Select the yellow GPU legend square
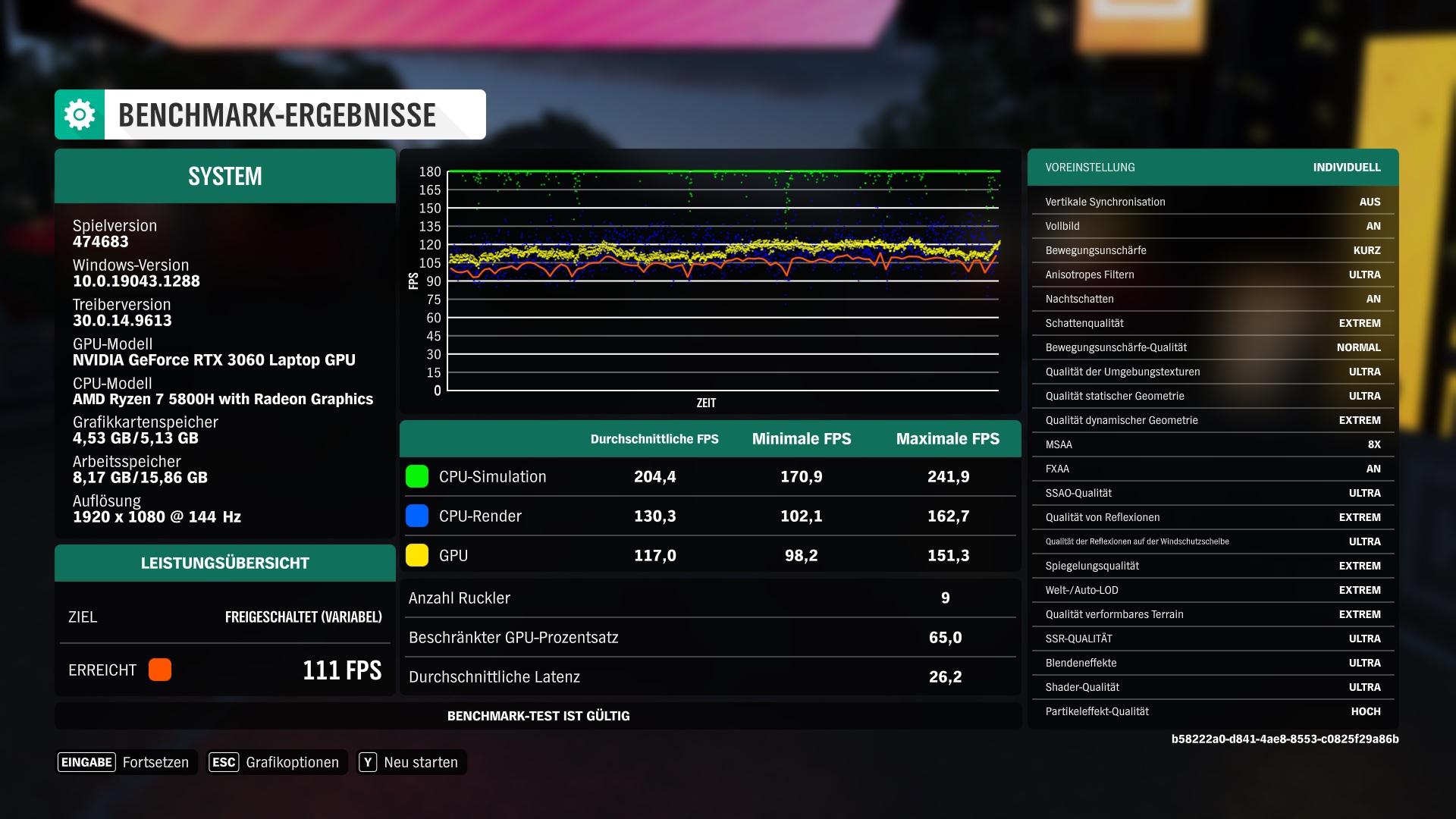Screen dimensions: 1456x819 point(417,555)
